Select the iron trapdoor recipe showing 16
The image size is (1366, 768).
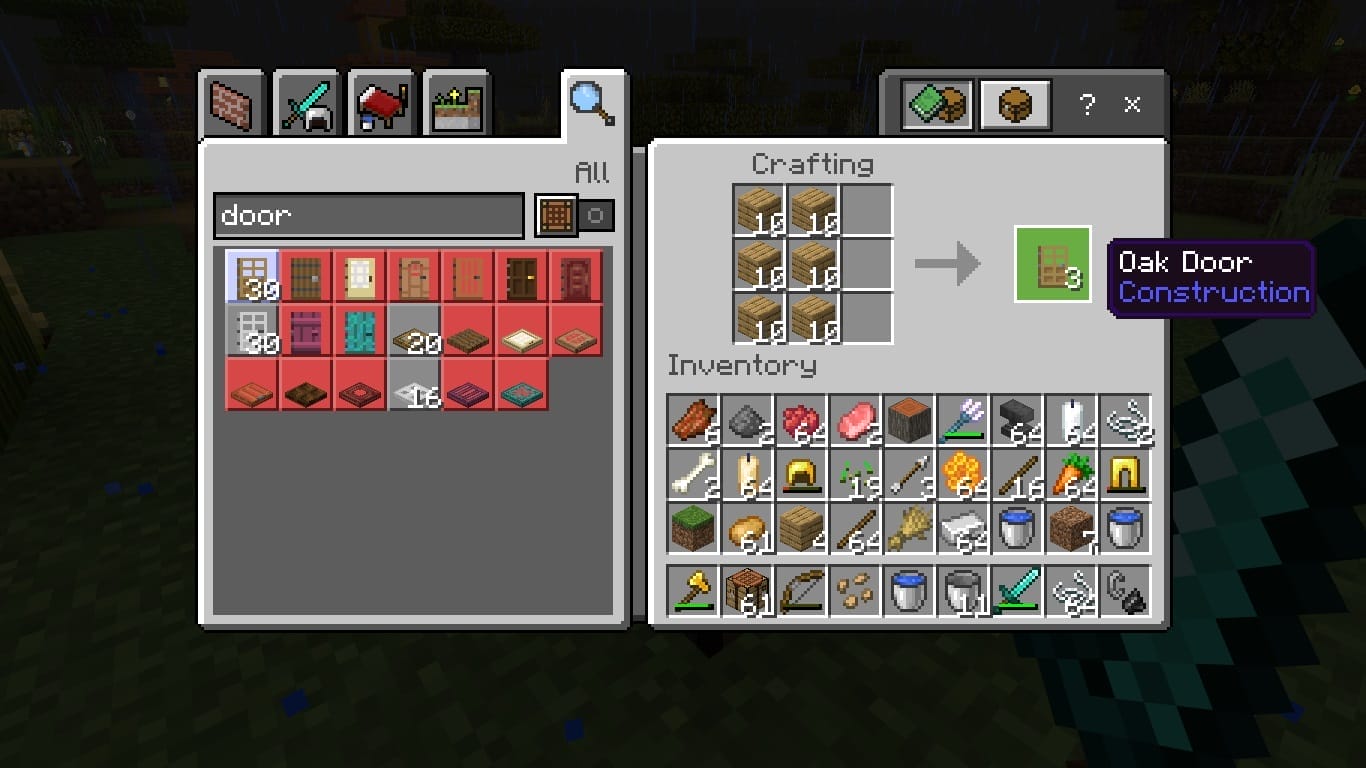414,384
